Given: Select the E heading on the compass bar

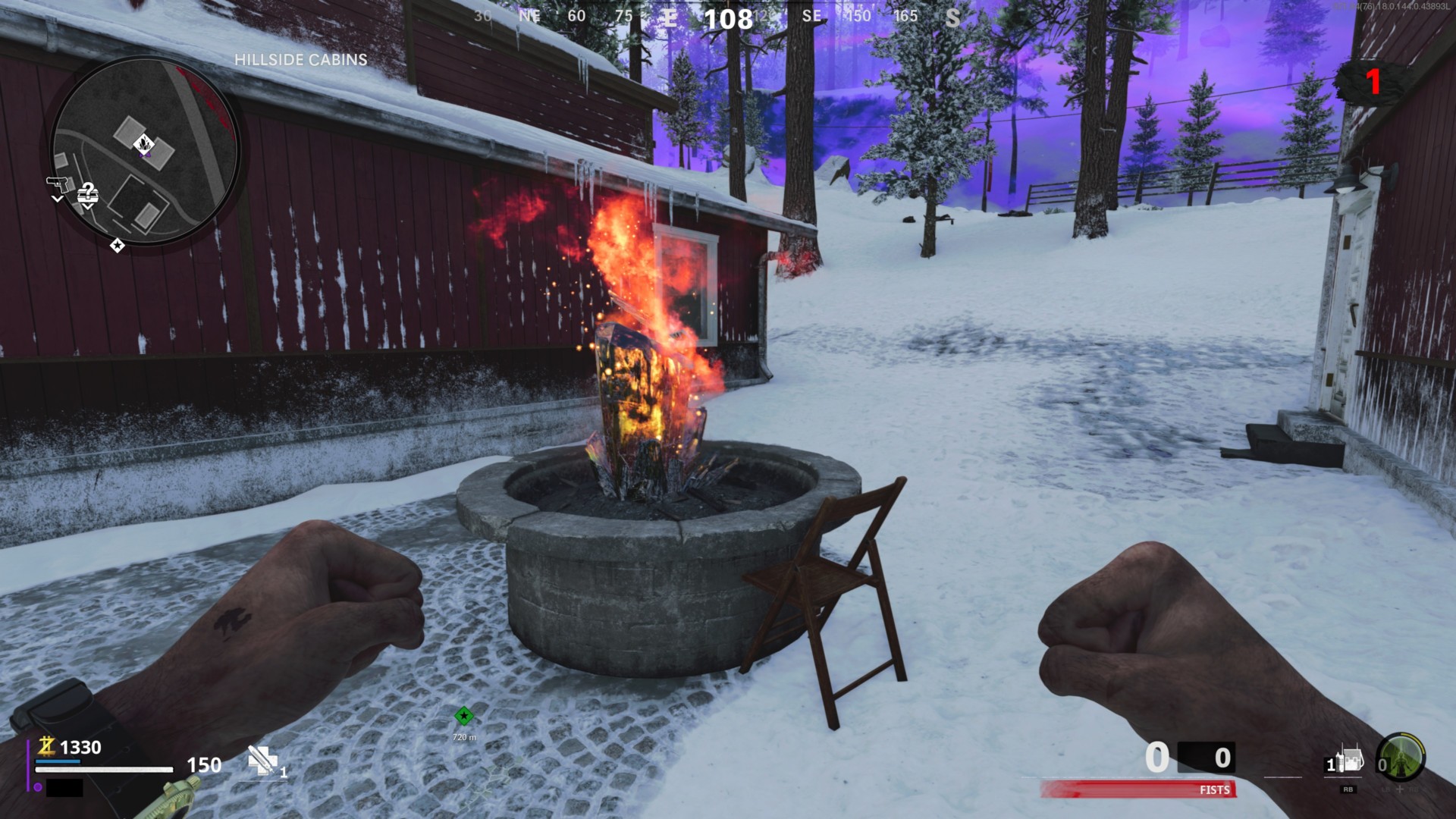Looking at the screenshot, I should [x=671, y=16].
